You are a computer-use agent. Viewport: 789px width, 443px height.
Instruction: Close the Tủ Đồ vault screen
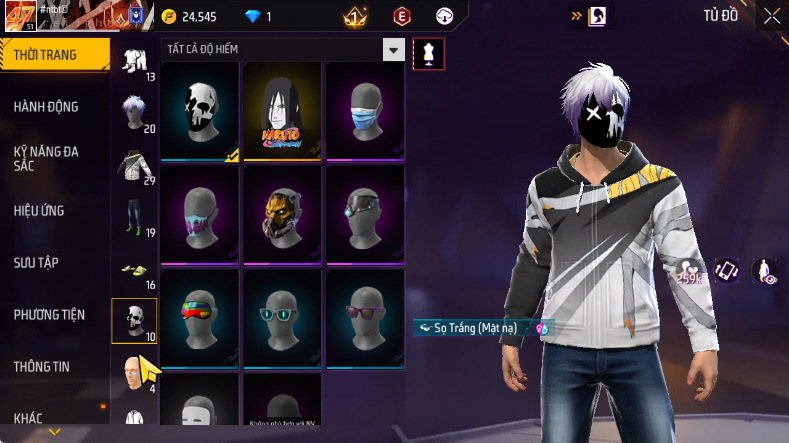(771, 16)
